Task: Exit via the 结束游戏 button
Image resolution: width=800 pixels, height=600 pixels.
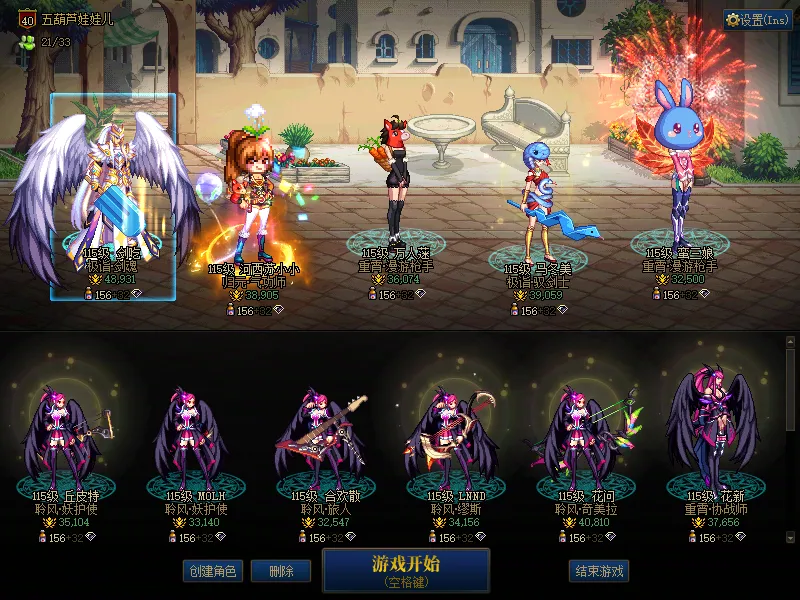Action: point(599,571)
